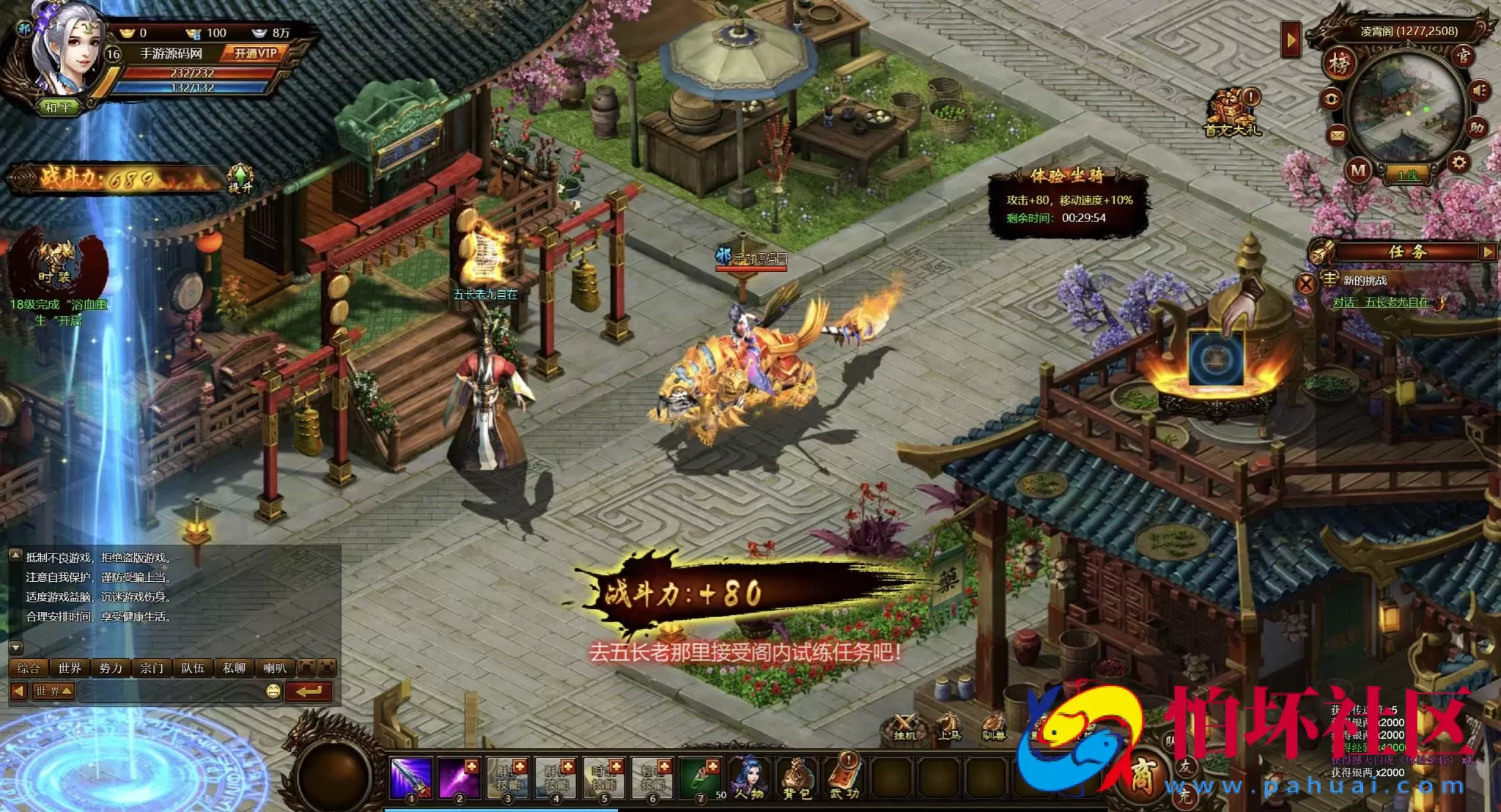Open the mail envelope icon beside minimap
The width and height of the screenshot is (1501, 812).
[x=1336, y=135]
